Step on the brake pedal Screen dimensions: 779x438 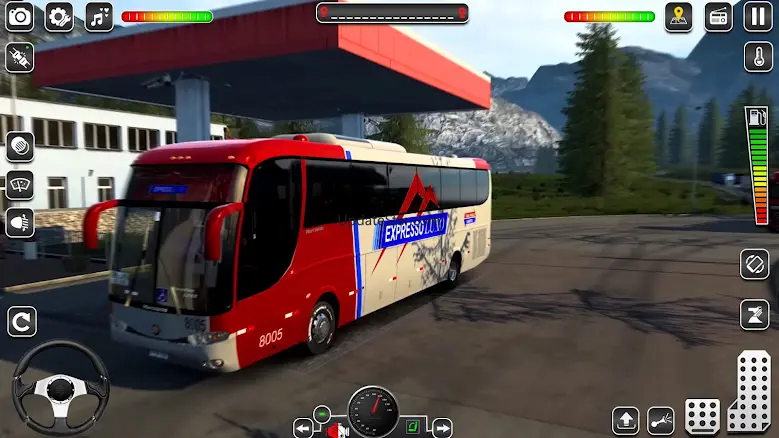(x=702, y=415)
